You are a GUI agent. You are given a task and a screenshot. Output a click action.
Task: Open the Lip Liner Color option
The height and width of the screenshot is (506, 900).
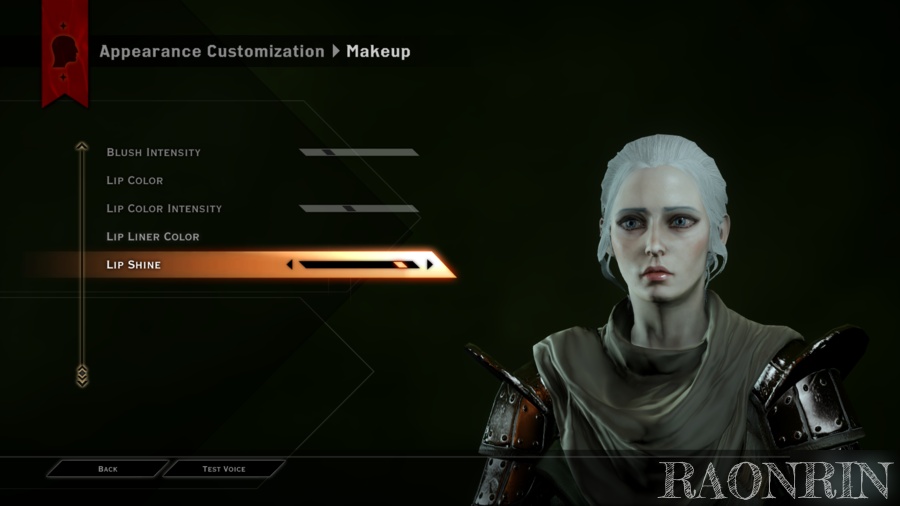coord(153,237)
